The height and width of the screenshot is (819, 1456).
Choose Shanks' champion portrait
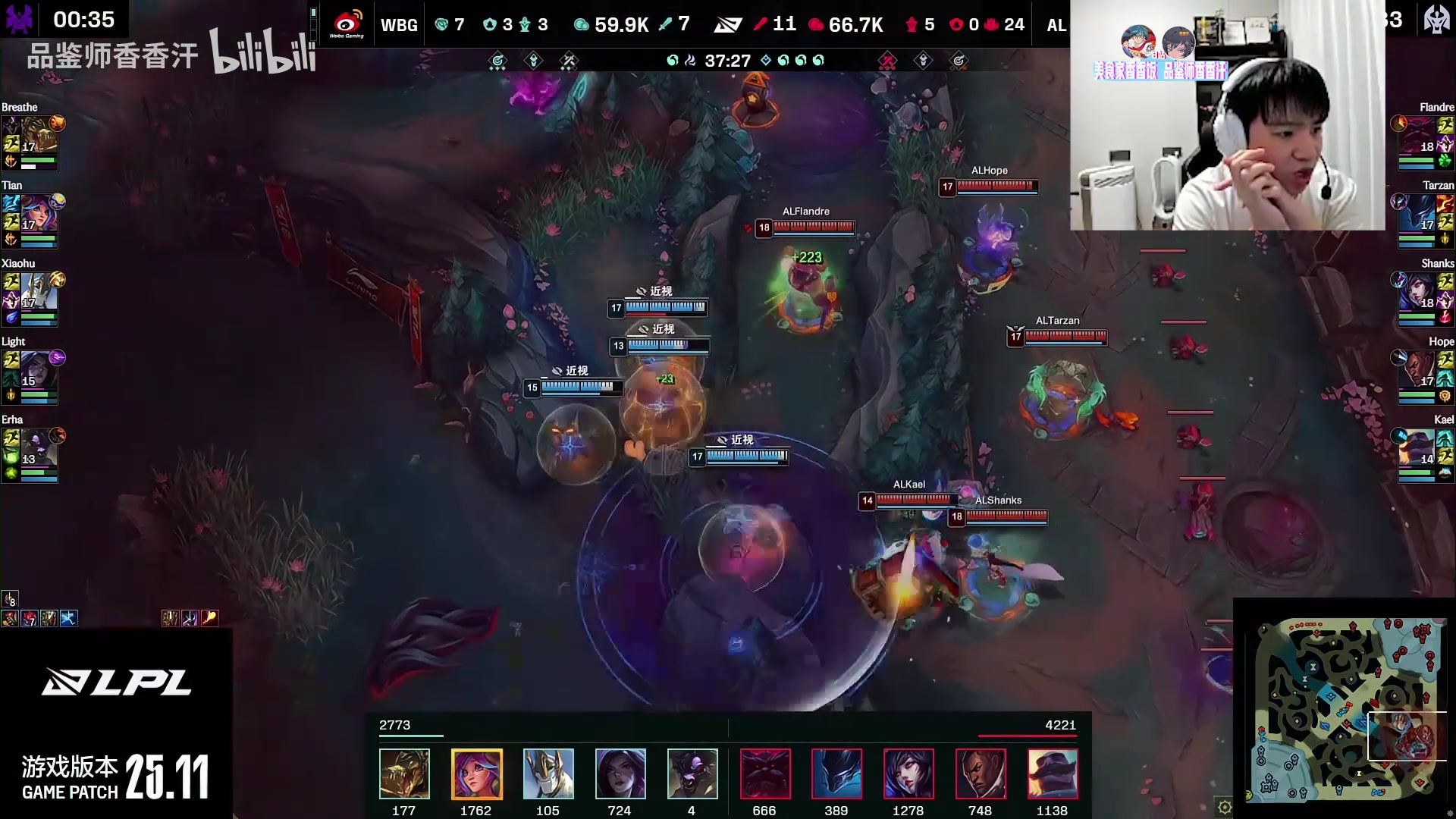point(1417,293)
